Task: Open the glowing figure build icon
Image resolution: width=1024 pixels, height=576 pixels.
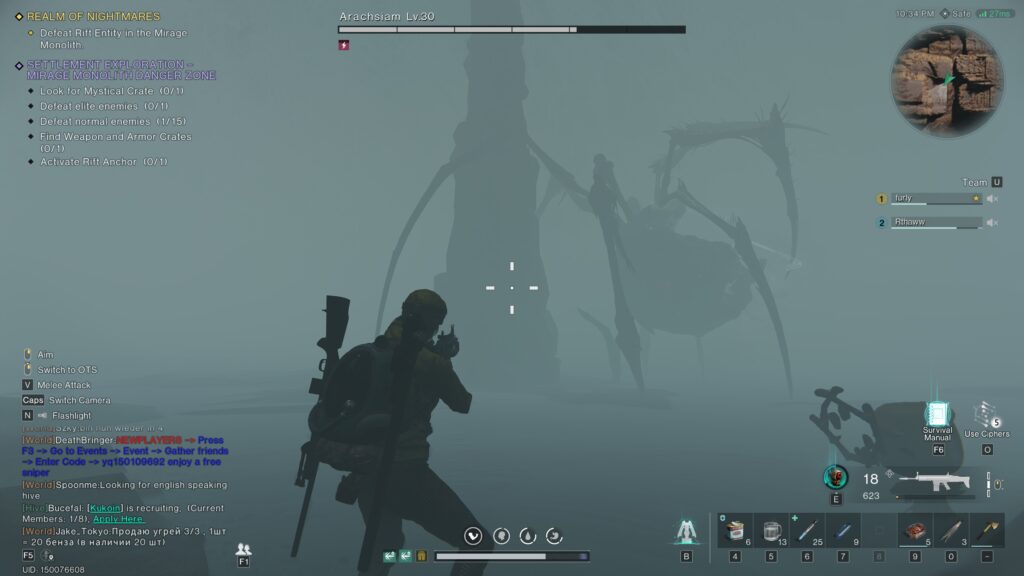Action: (x=686, y=531)
